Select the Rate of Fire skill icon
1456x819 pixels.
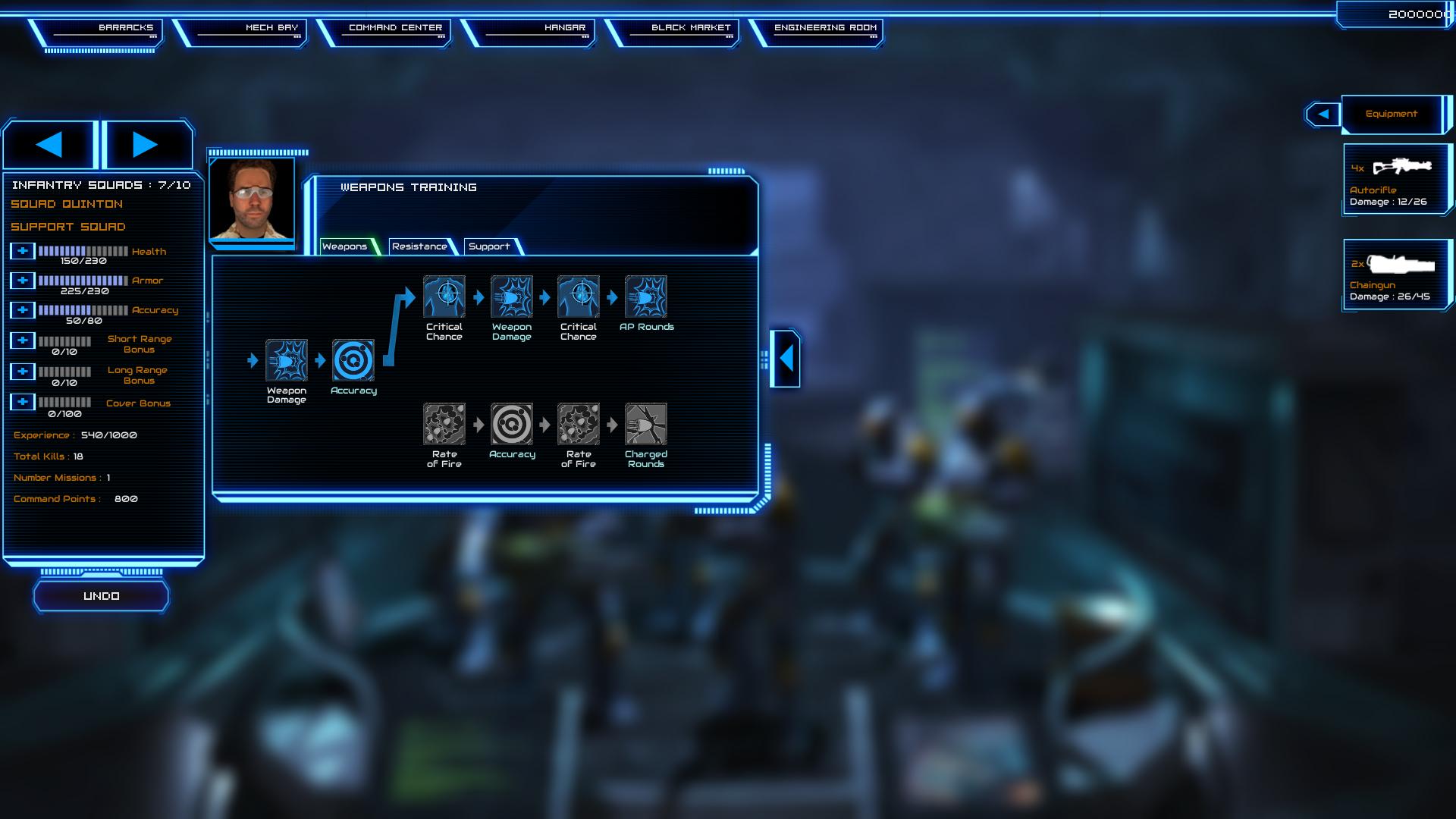pyautogui.click(x=444, y=425)
